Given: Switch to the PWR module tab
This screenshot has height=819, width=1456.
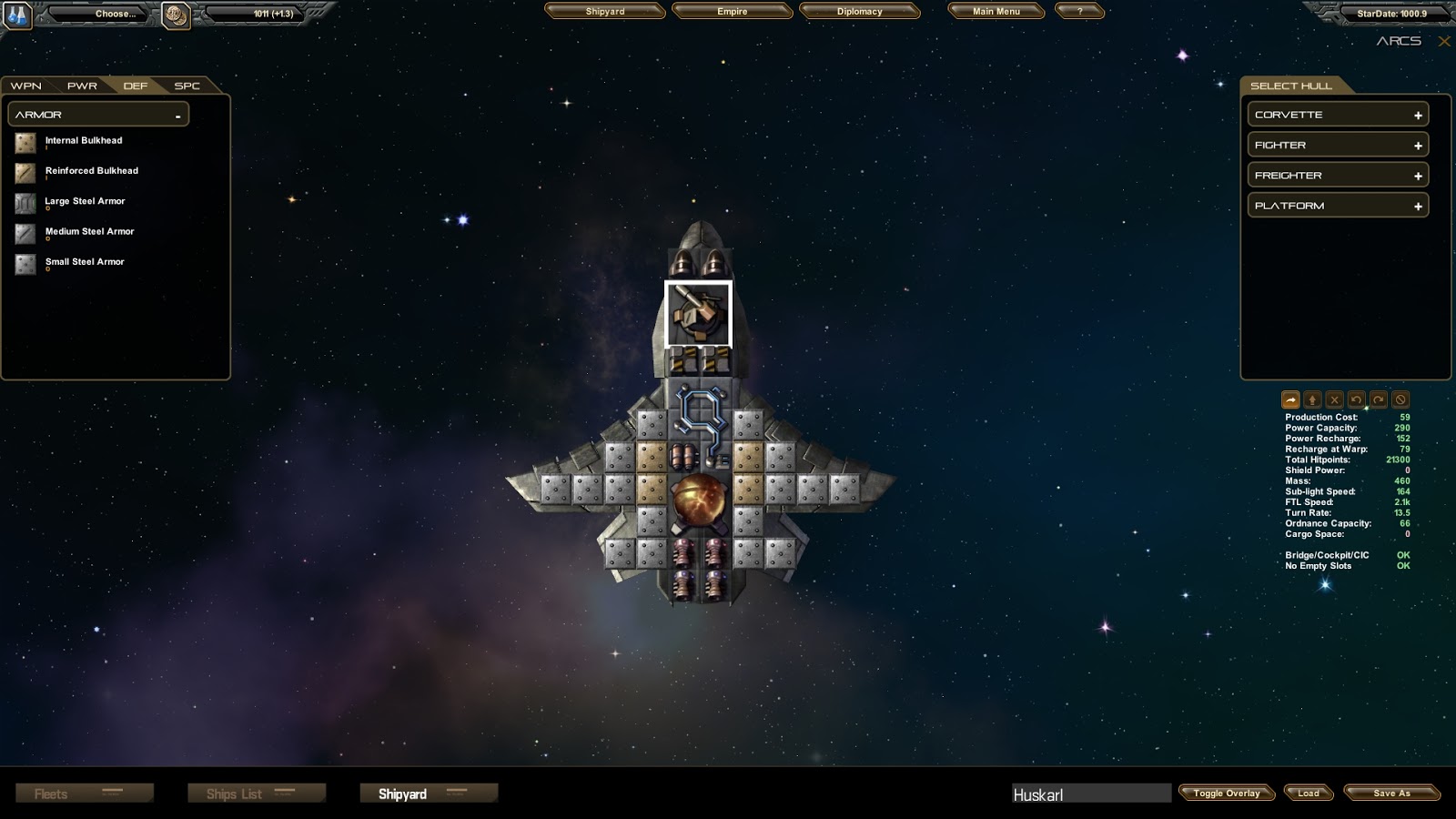Looking at the screenshot, I should 82,86.
